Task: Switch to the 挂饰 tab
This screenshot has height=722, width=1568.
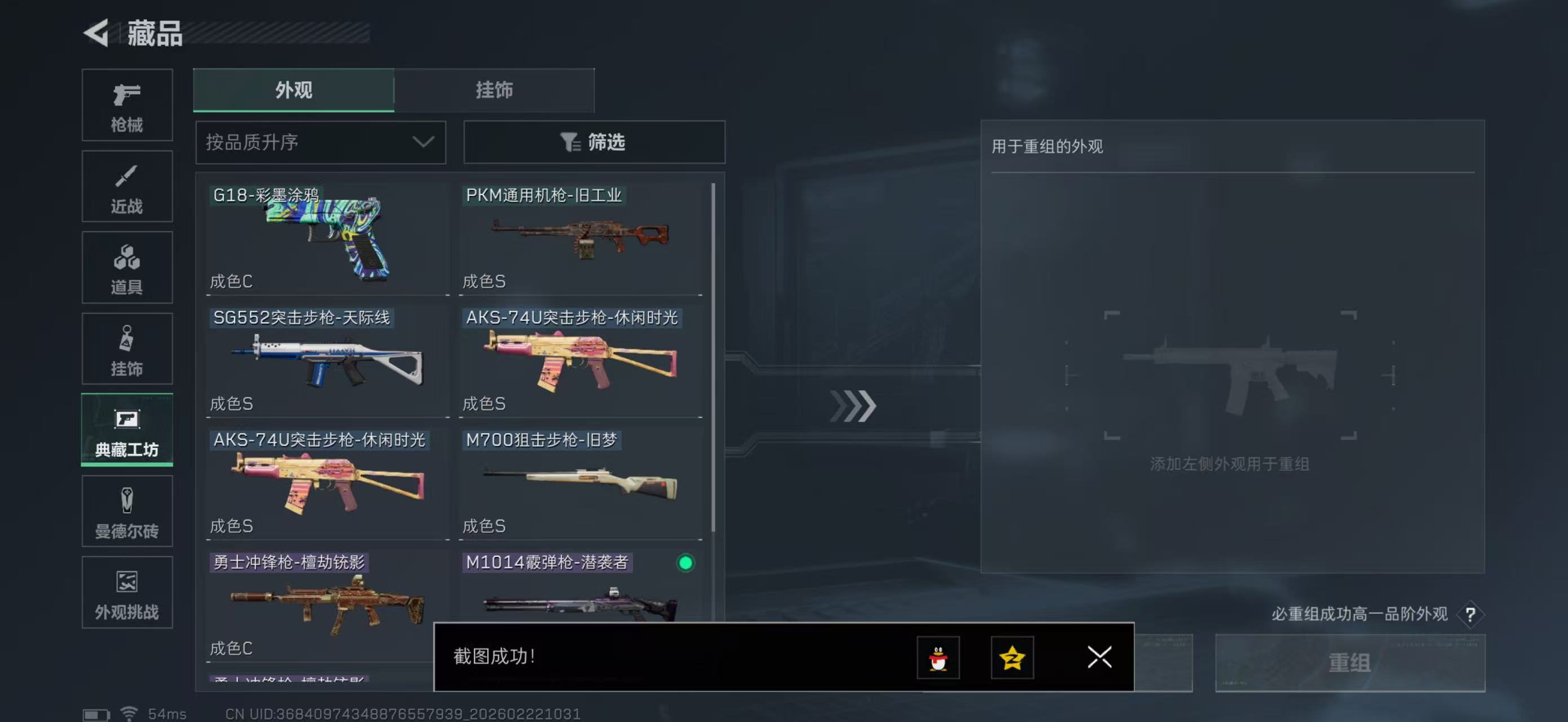Action: [x=494, y=90]
